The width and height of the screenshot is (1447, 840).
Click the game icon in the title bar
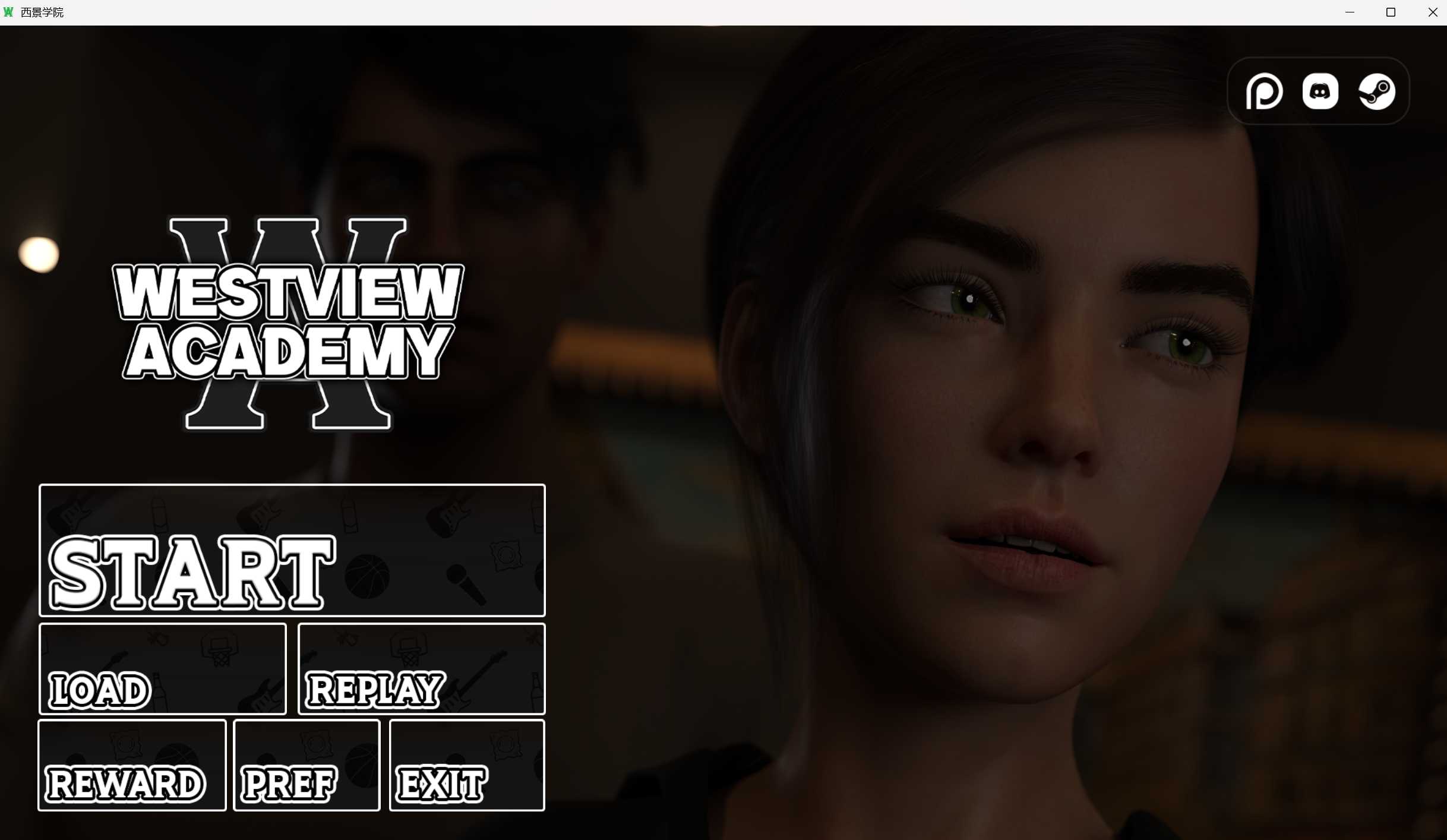8,11
